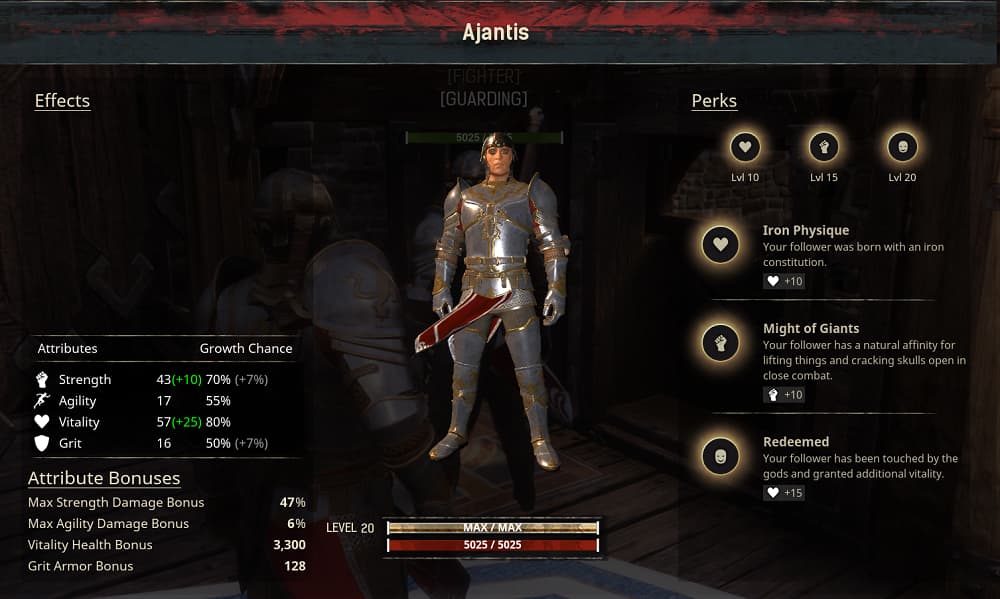
Task: Select the Lvl 15 fist perk icon
Action: click(824, 148)
